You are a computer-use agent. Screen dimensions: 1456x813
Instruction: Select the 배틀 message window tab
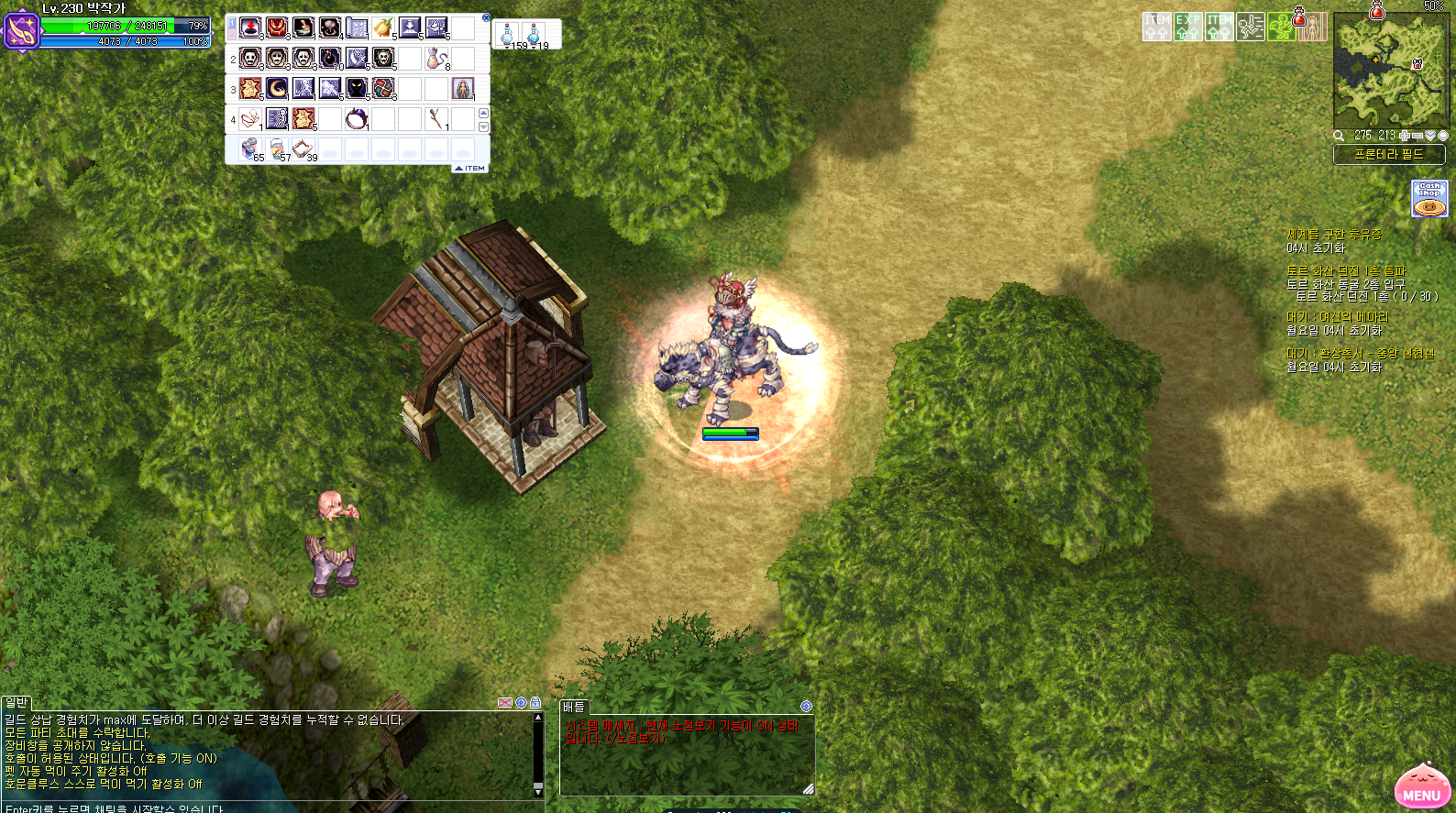point(574,707)
